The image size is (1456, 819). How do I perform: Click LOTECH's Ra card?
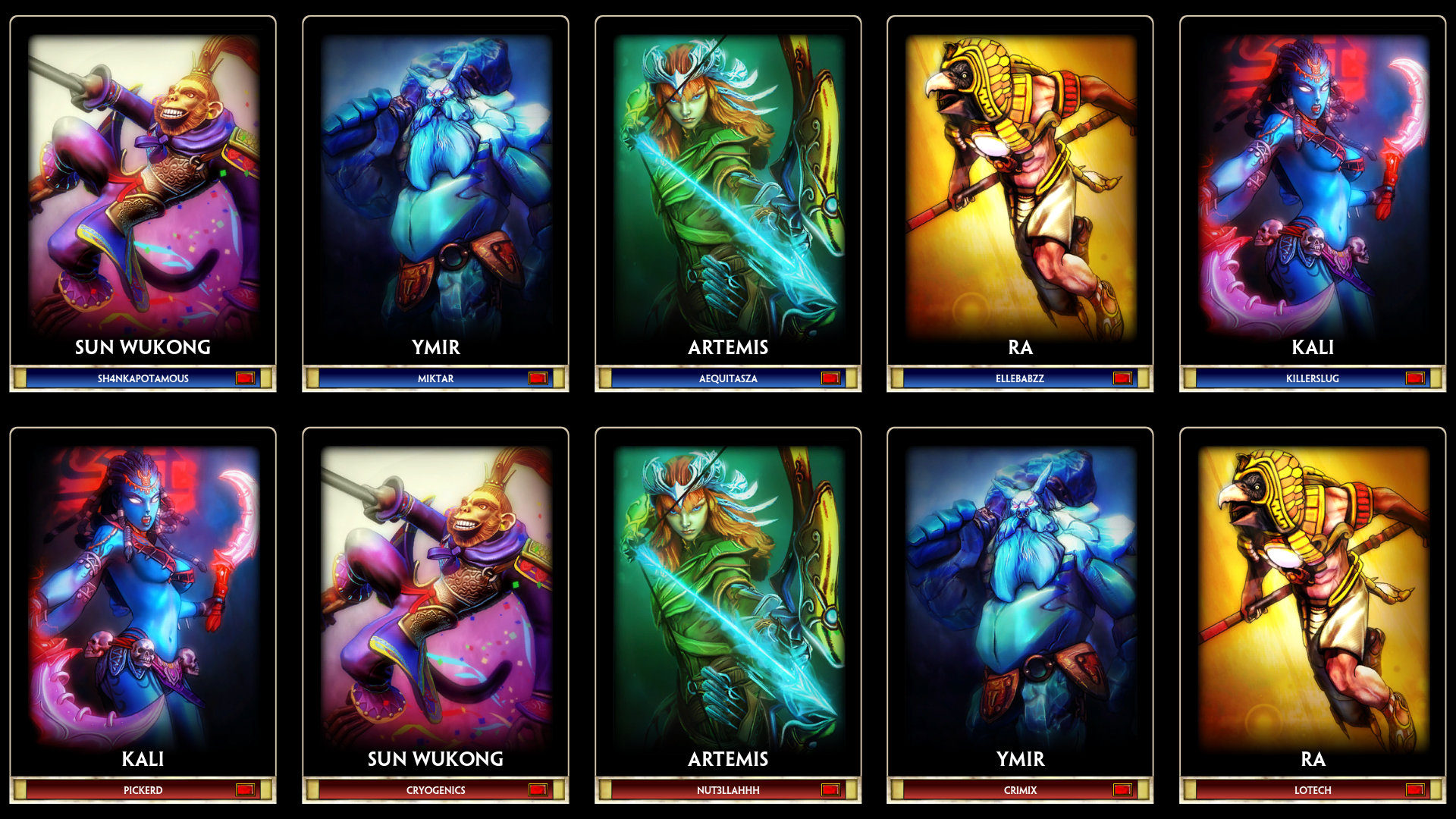click(x=1313, y=599)
